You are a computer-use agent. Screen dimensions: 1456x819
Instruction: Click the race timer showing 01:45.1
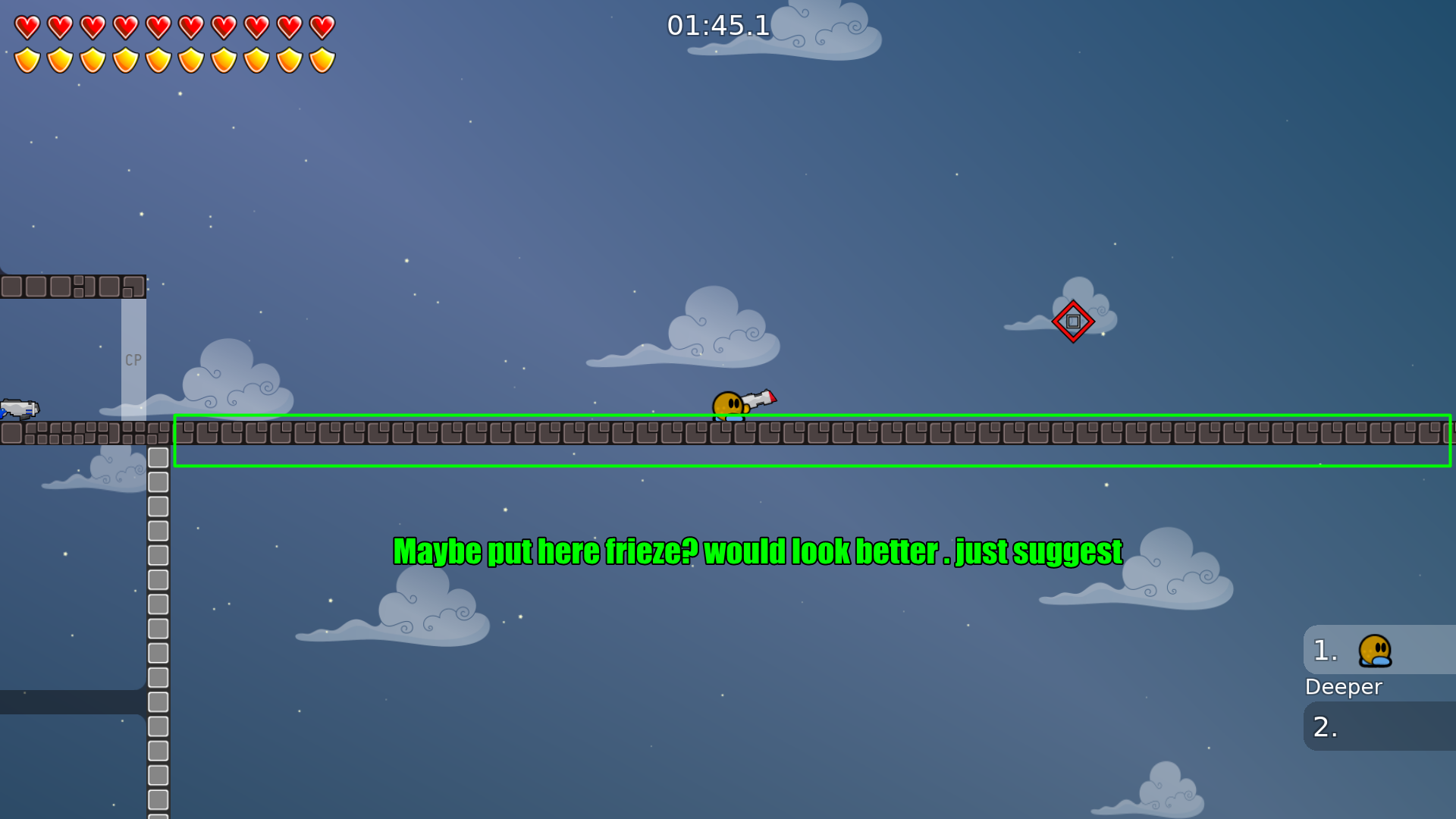(x=717, y=26)
